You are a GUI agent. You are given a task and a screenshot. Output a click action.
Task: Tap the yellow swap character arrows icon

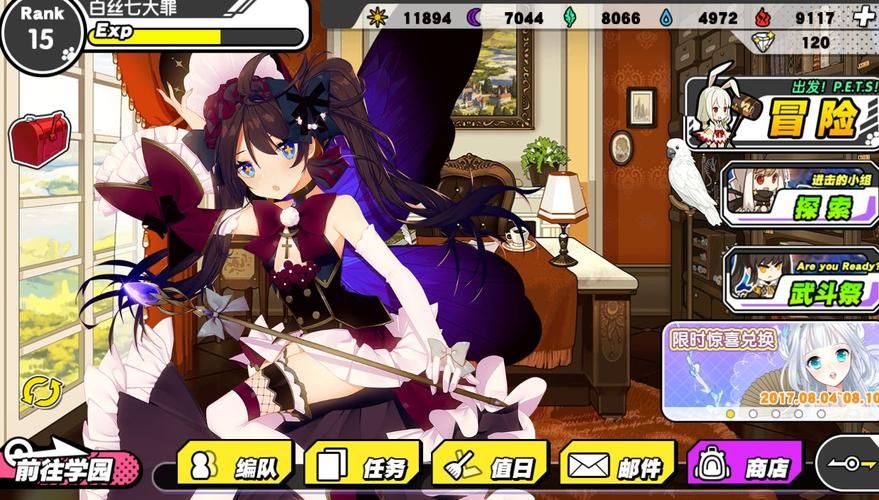pos(41,391)
